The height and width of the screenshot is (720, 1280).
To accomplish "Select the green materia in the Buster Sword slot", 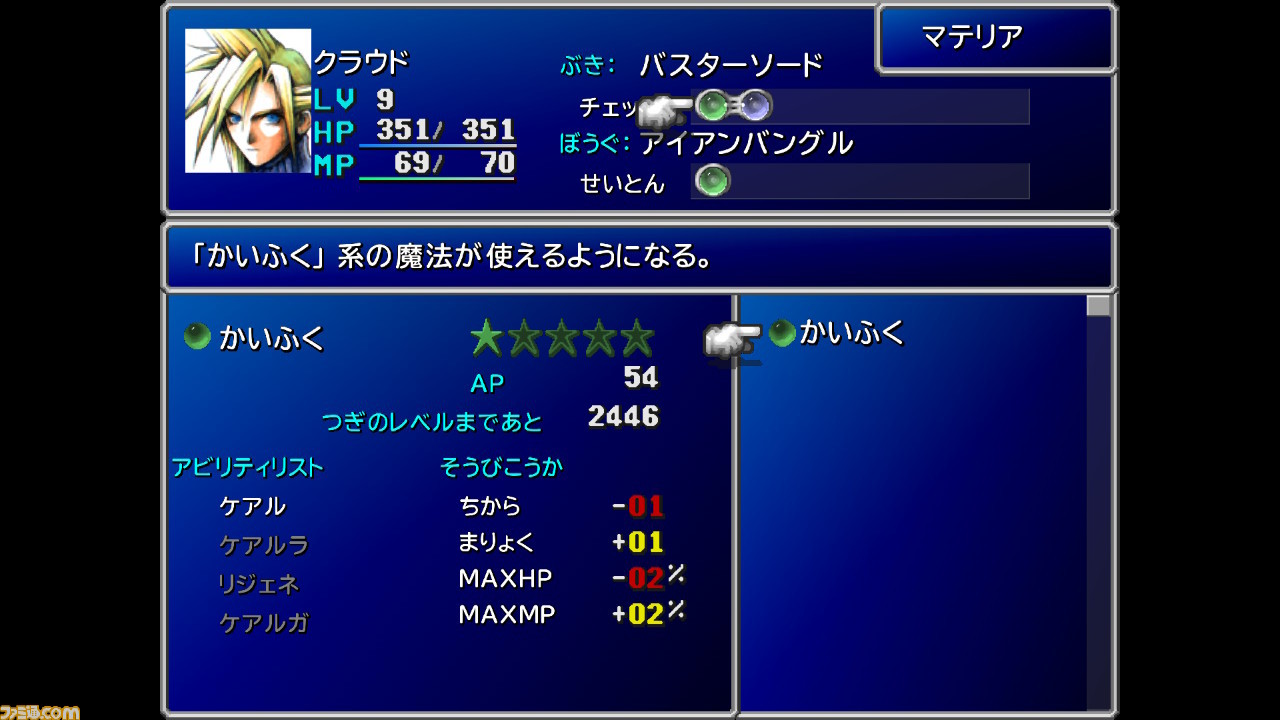I will point(712,106).
